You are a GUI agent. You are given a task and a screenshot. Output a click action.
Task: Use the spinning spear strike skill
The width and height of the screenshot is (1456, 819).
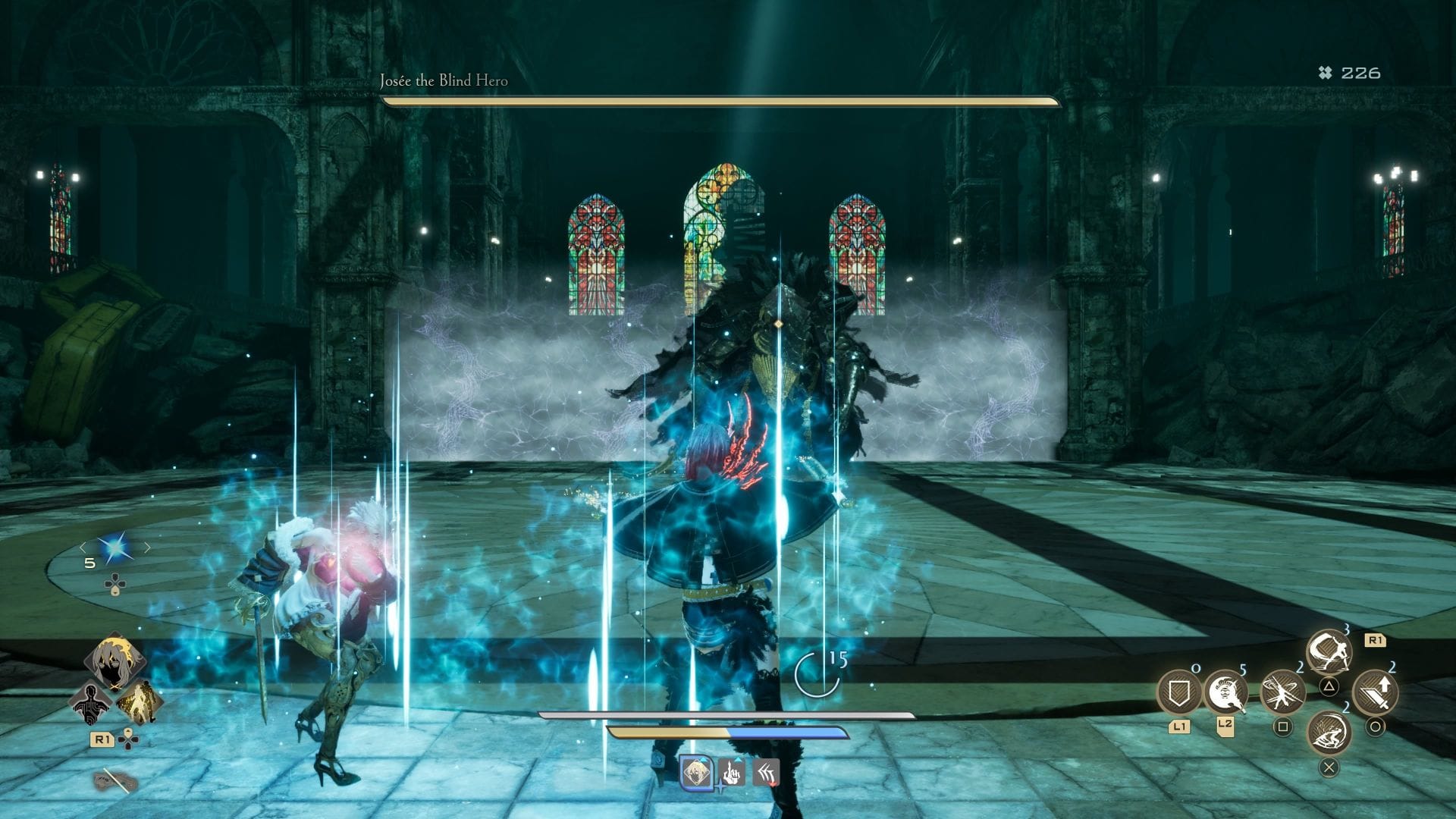pyautogui.click(x=1282, y=692)
